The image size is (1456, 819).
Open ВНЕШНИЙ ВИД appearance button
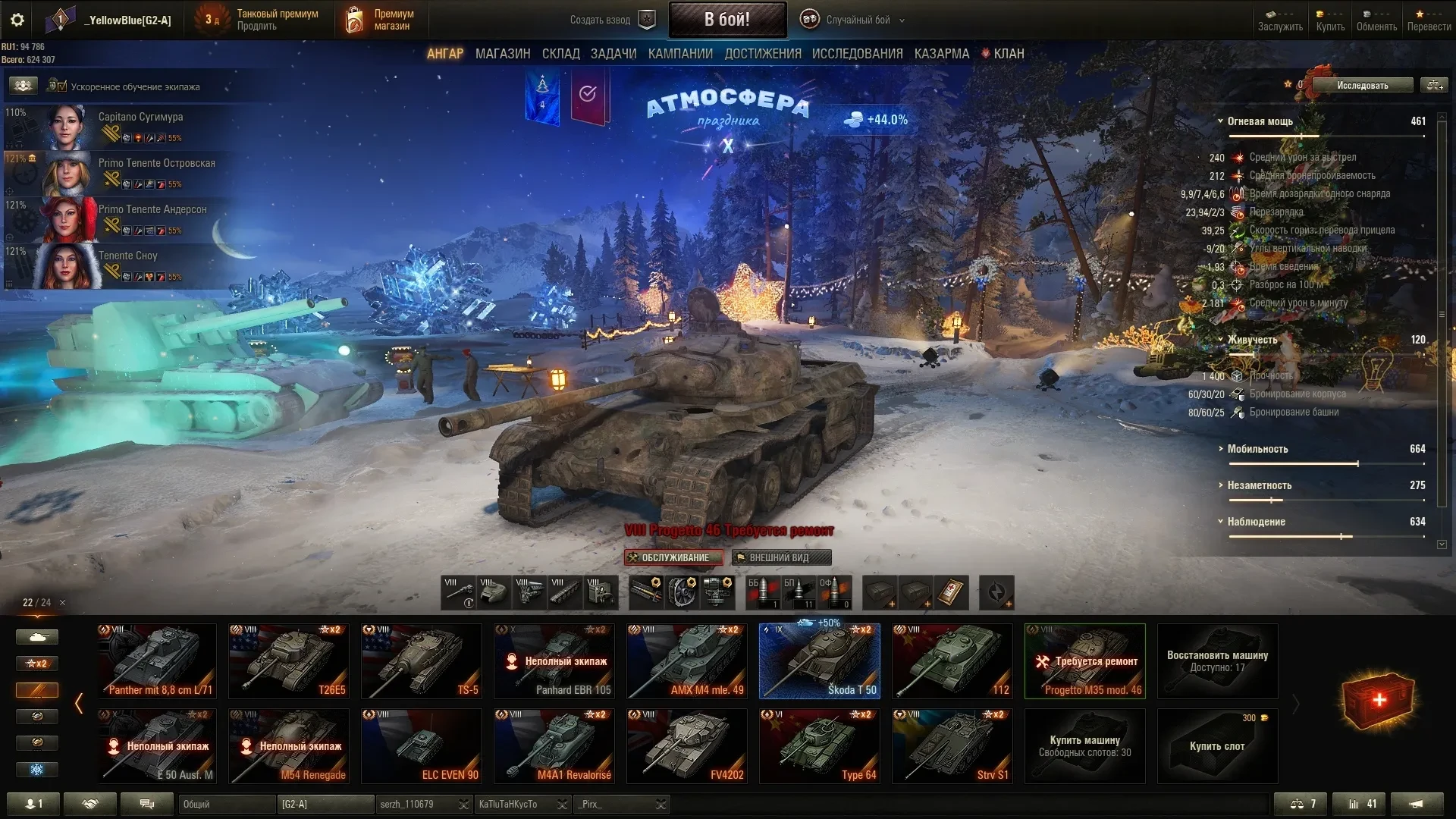[x=781, y=557]
